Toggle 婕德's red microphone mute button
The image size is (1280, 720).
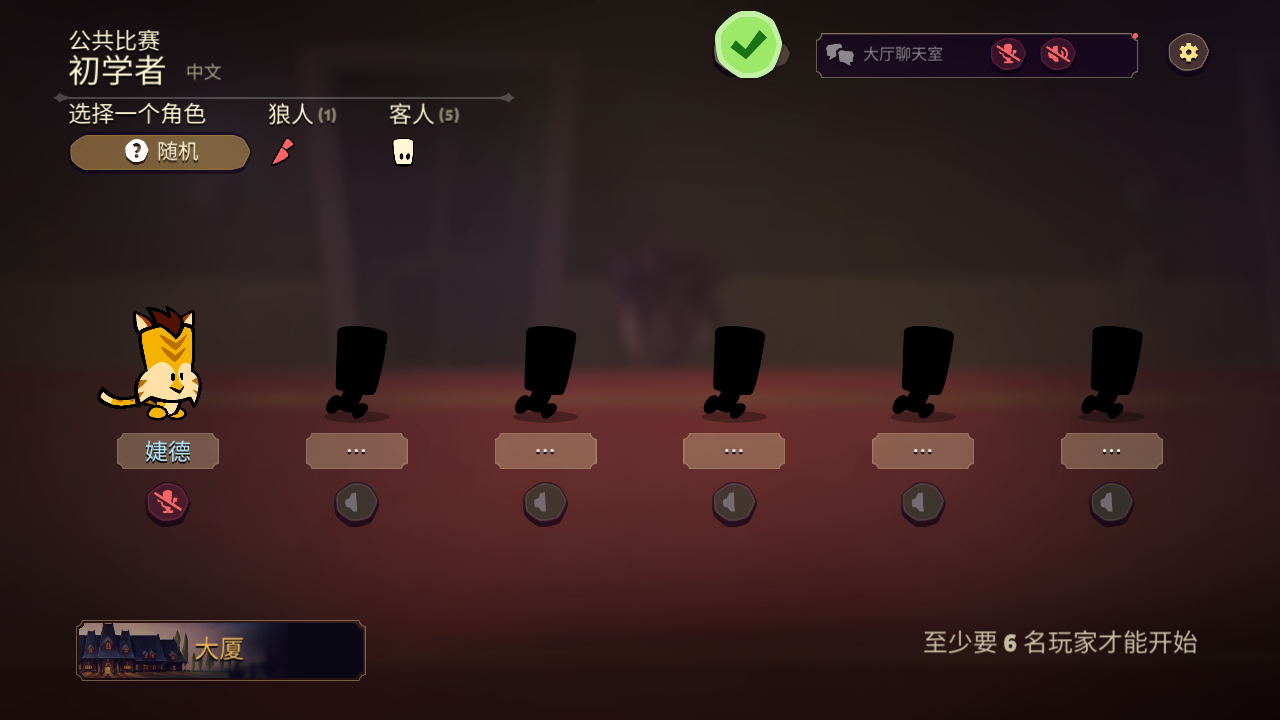[168, 502]
